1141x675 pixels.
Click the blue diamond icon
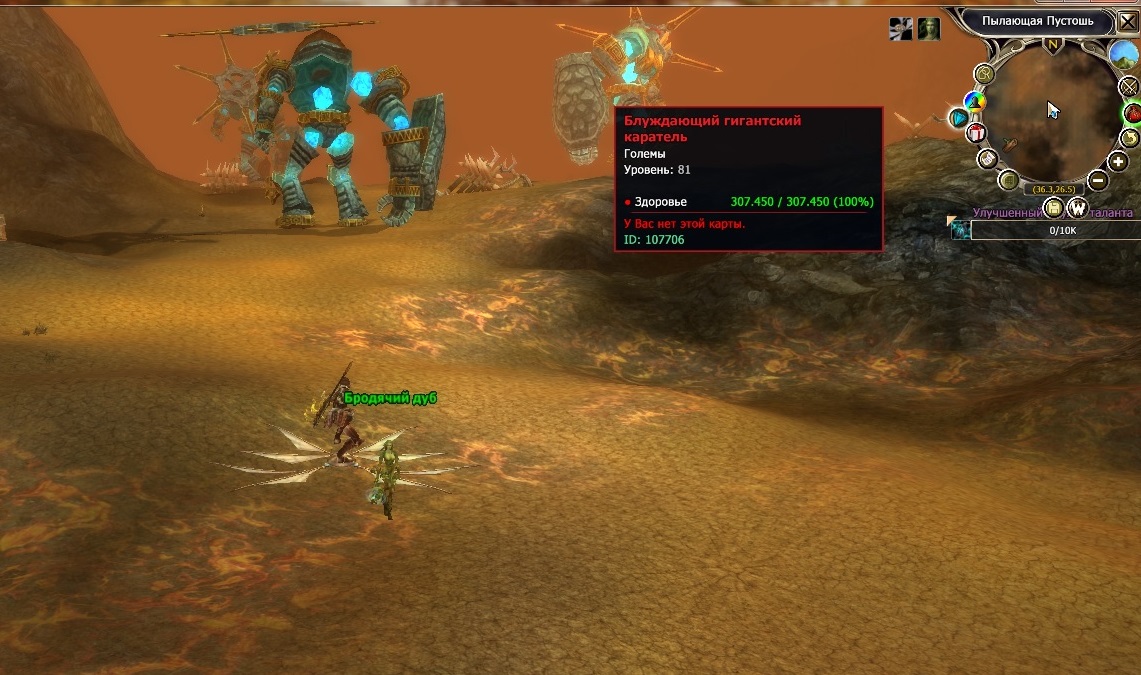(959, 118)
